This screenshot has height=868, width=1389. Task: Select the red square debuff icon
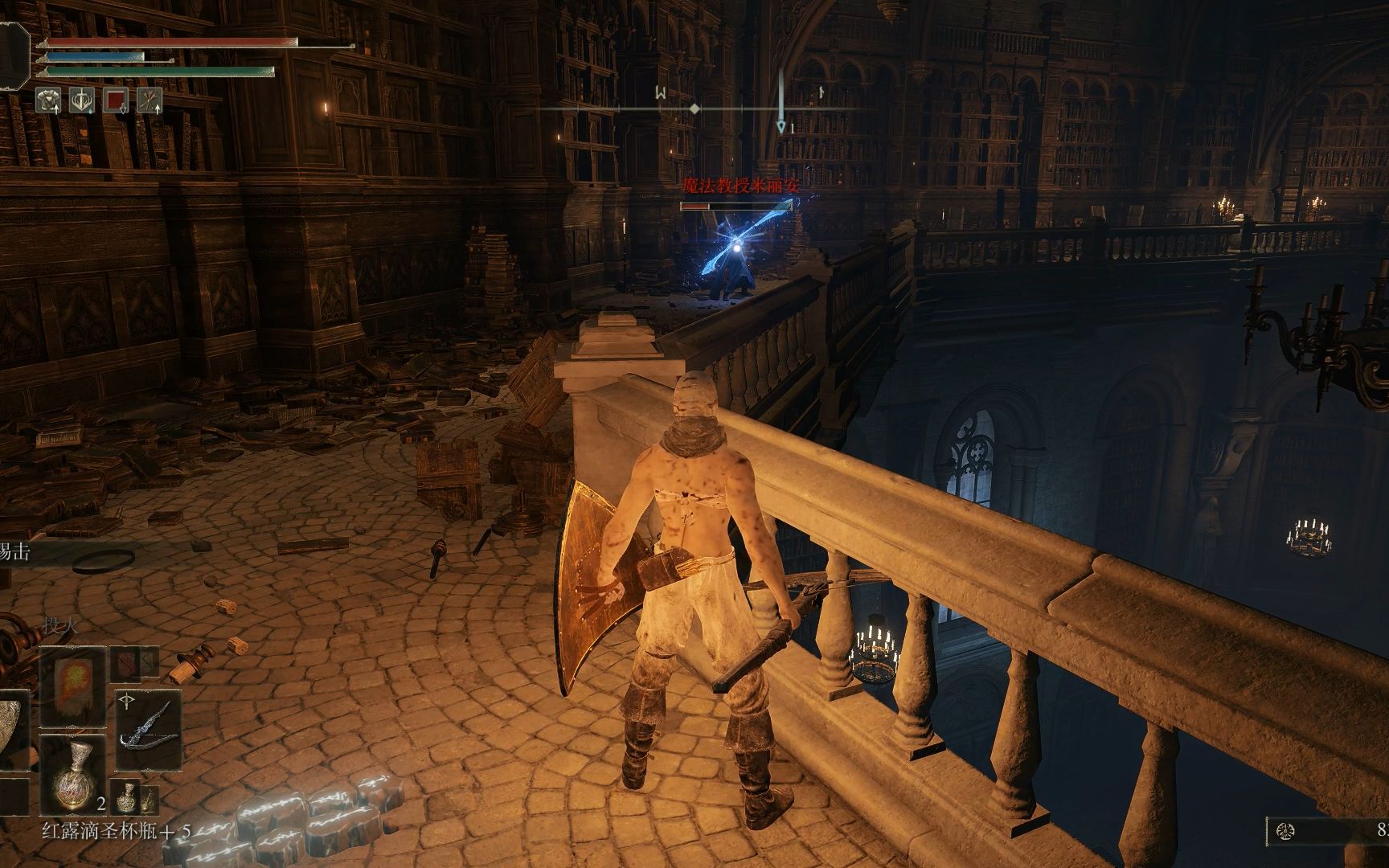click(x=116, y=100)
